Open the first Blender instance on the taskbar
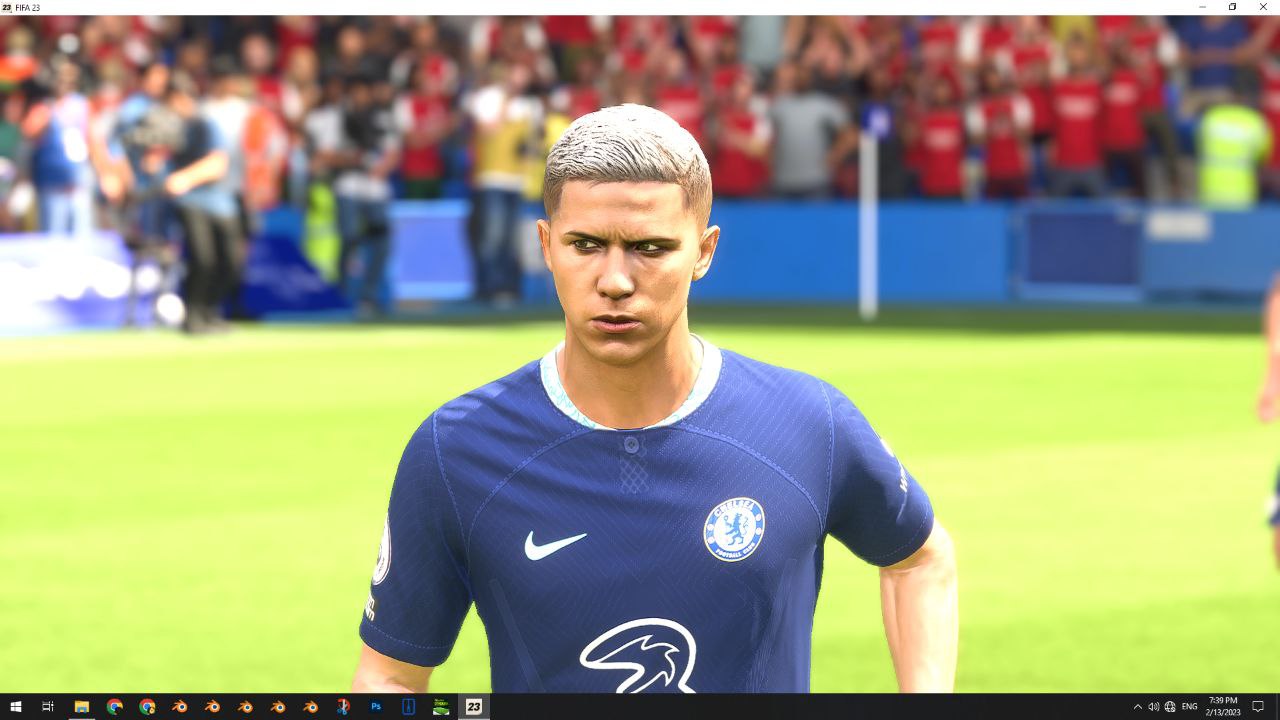The width and height of the screenshot is (1280, 720). [181, 707]
